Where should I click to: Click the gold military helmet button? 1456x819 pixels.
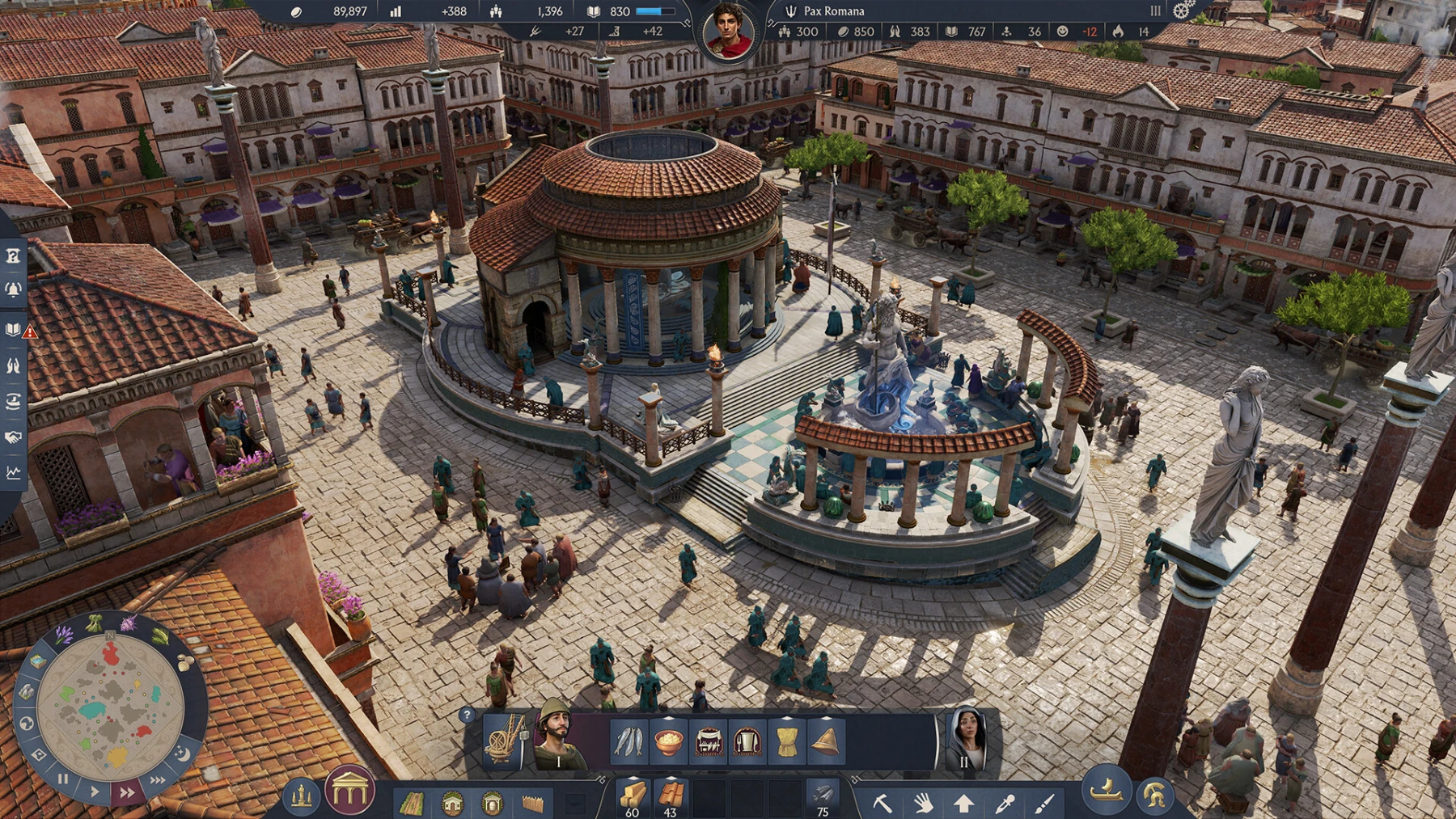1154,795
